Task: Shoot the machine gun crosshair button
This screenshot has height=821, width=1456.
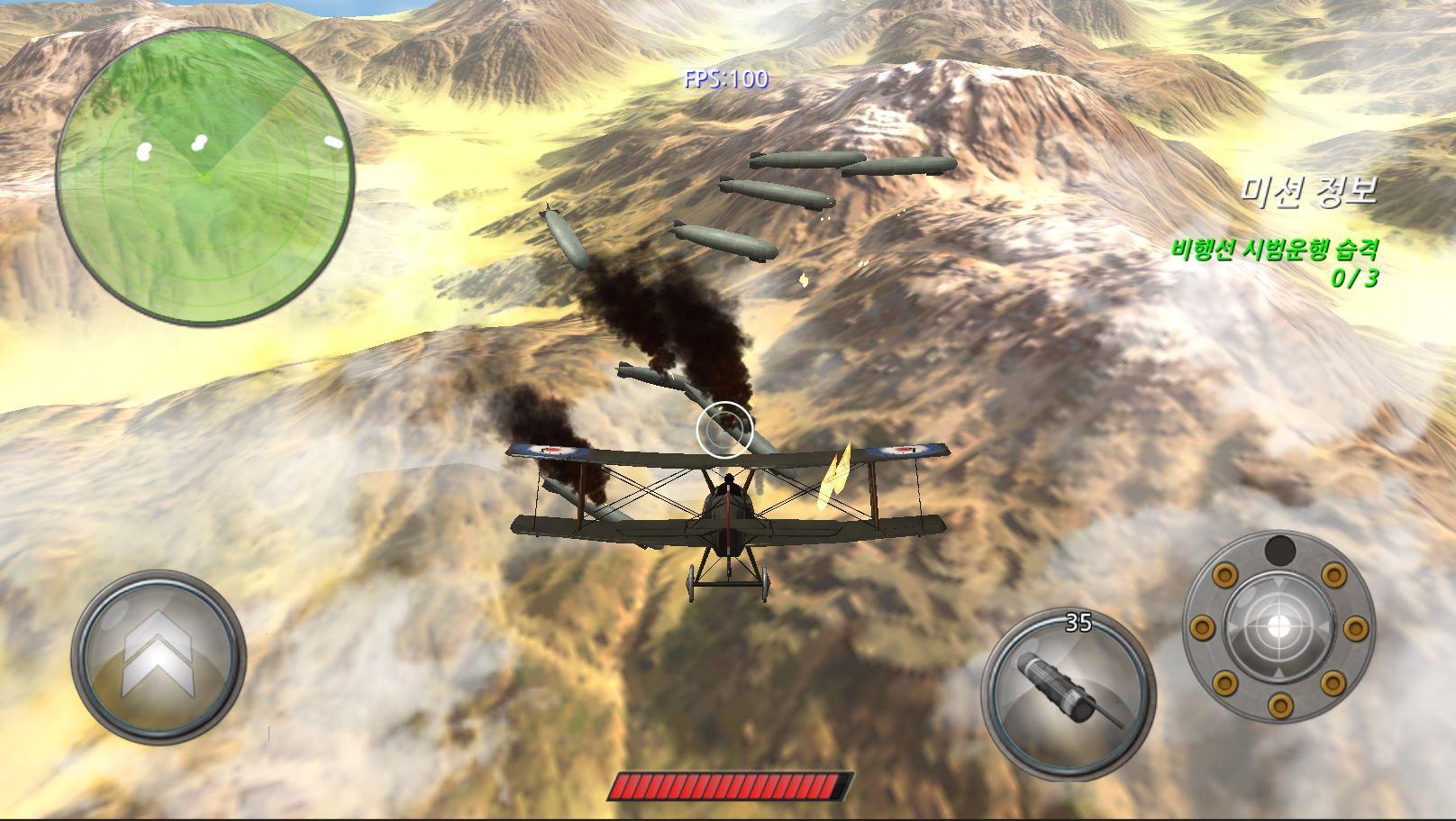Action: click(x=1278, y=627)
